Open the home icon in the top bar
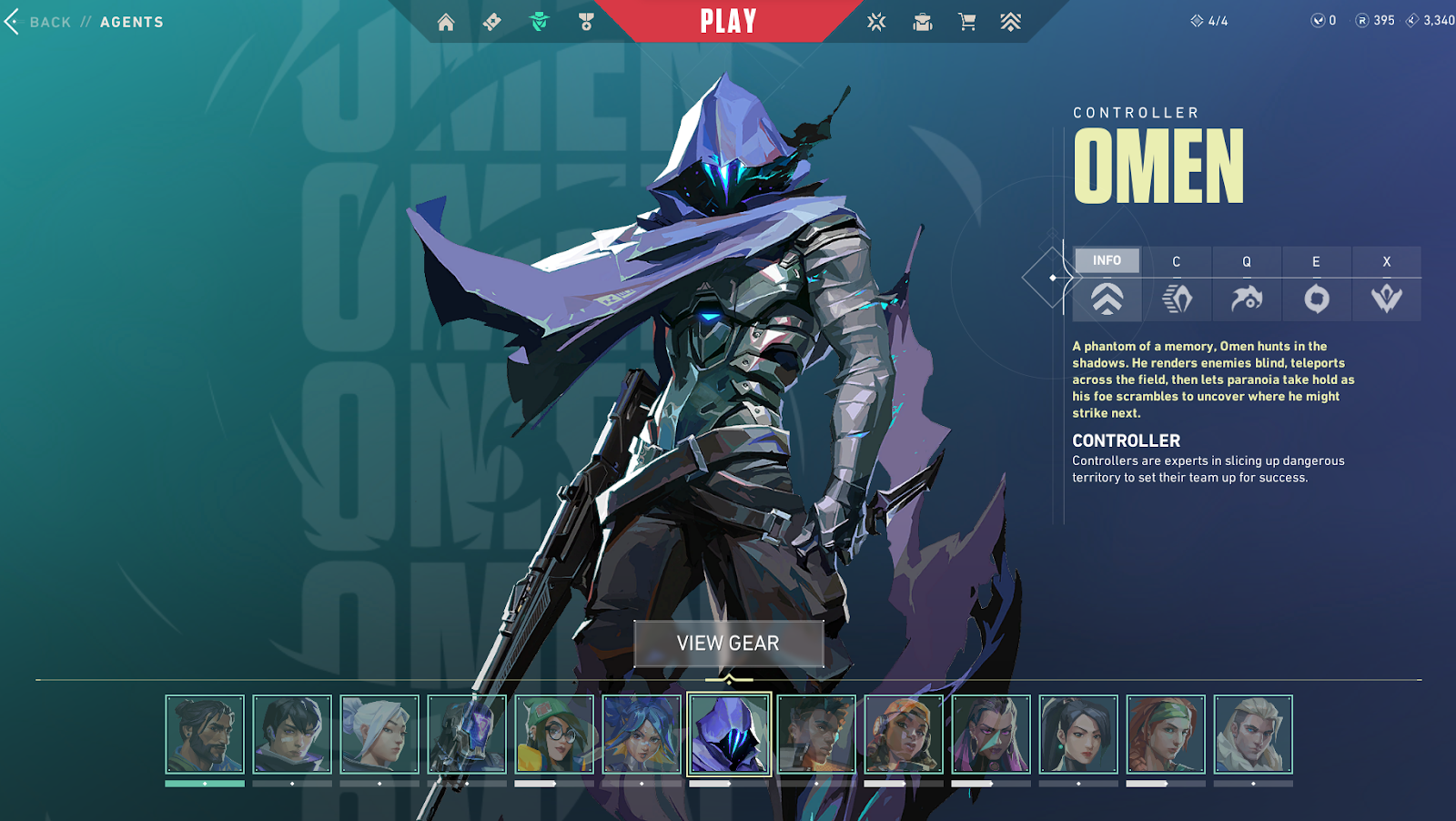This screenshot has height=821, width=1456. [x=446, y=22]
